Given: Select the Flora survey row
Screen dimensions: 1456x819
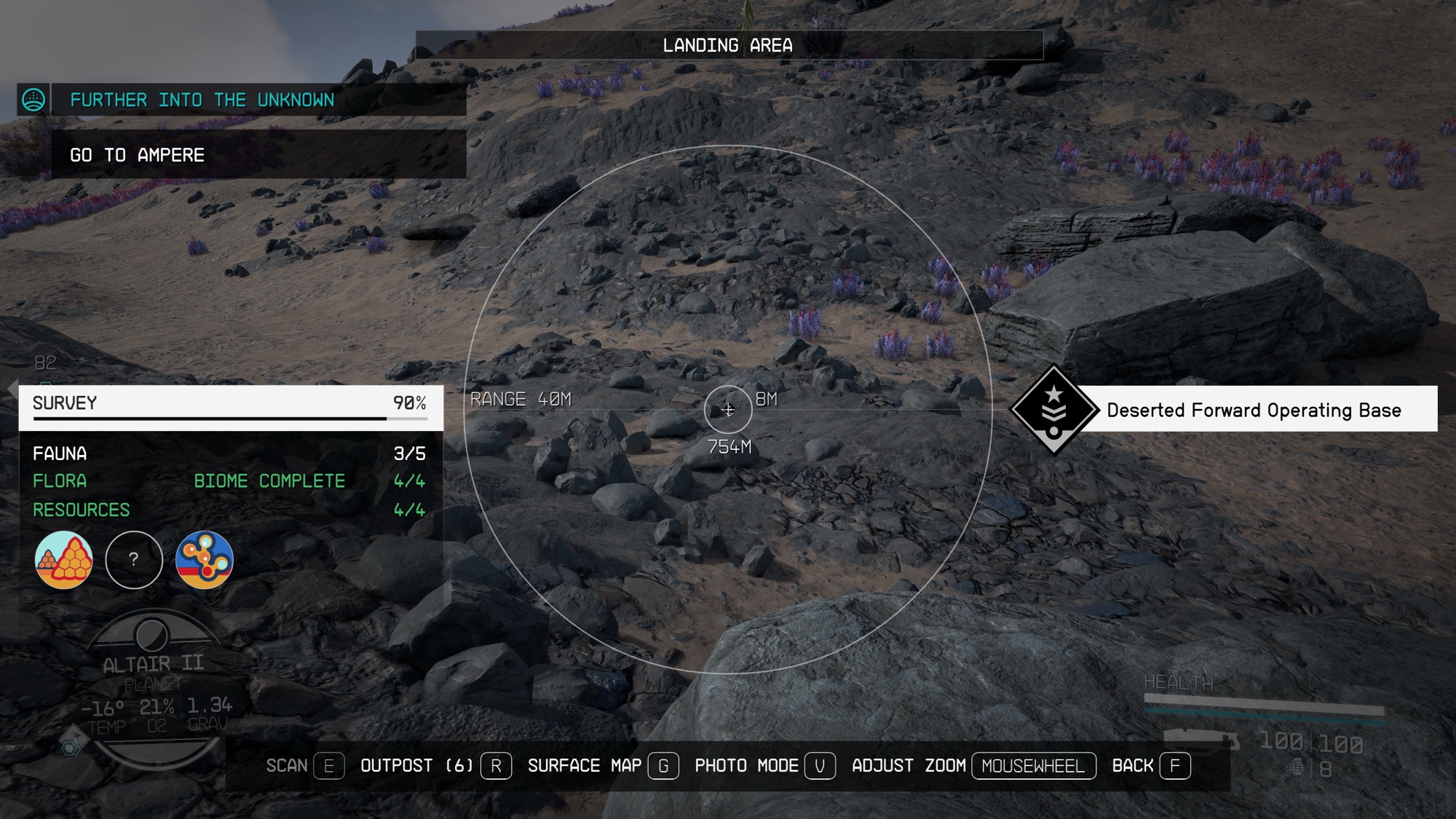Looking at the screenshot, I should point(229,481).
